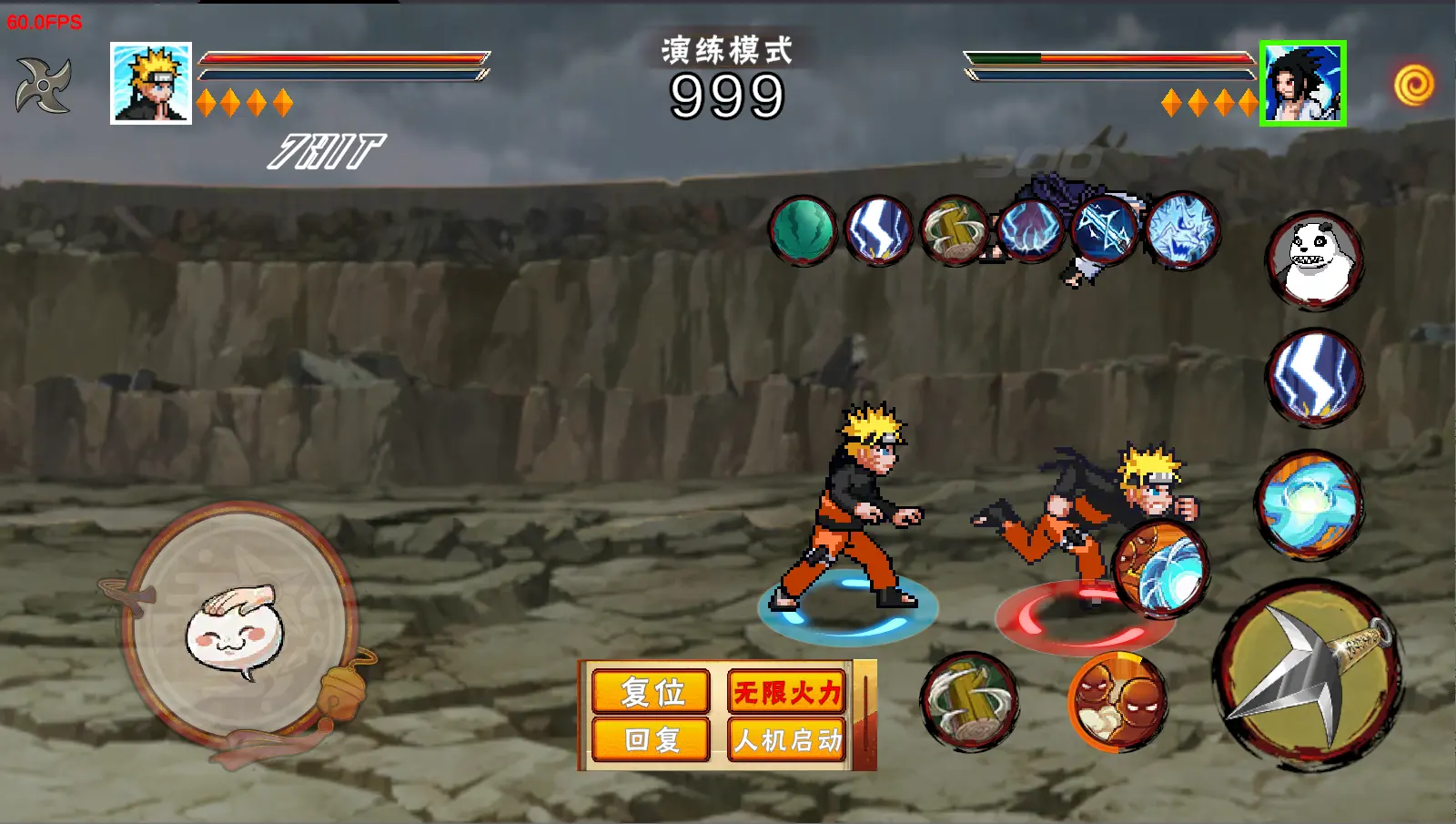Click Naruto's red health bar
This screenshot has height=824, width=1456.
[341, 57]
